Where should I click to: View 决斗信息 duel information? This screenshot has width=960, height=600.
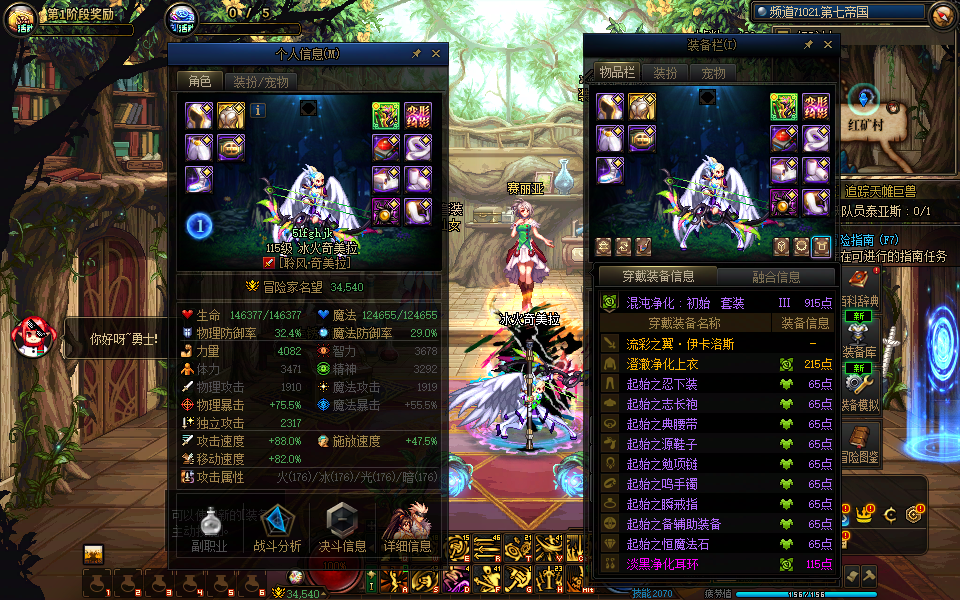[342, 528]
